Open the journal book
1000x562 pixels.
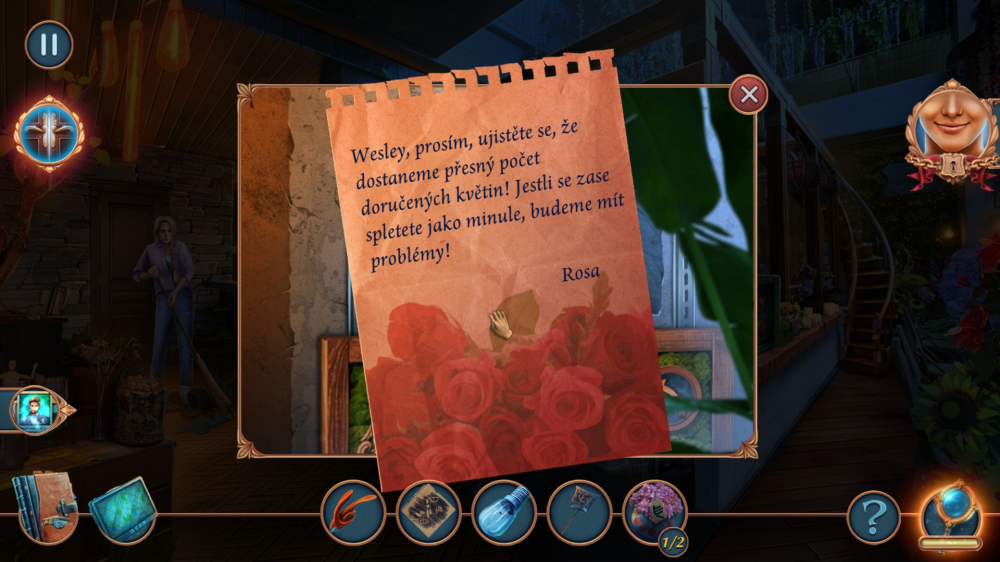pyautogui.click(x=43, y=509)
